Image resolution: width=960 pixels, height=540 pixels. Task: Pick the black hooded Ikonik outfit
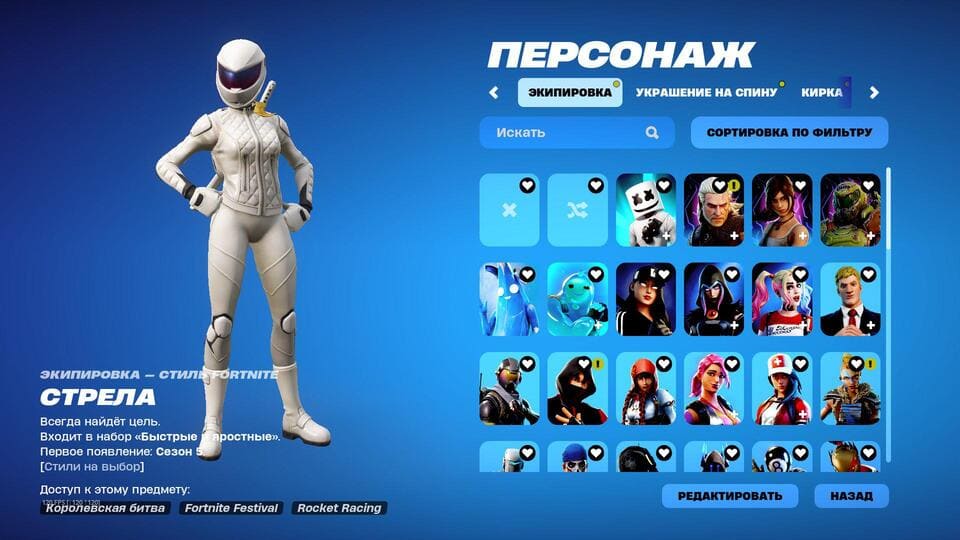coord(577,388)
